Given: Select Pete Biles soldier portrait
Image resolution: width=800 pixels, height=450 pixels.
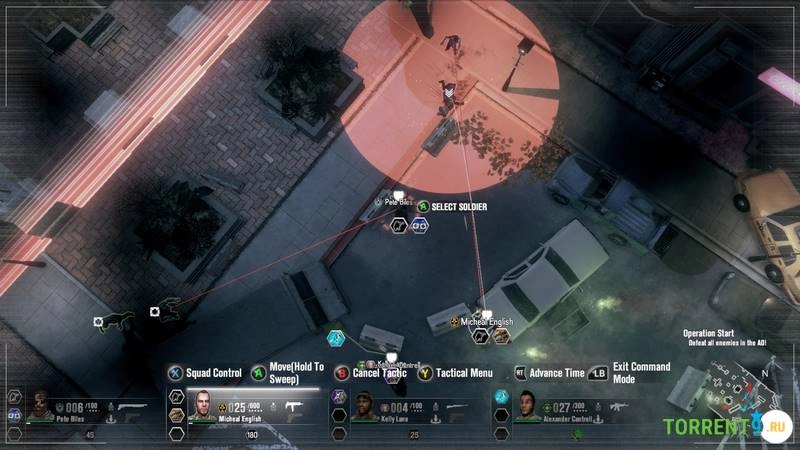Looking at the screenshot, I should (42, 407).
